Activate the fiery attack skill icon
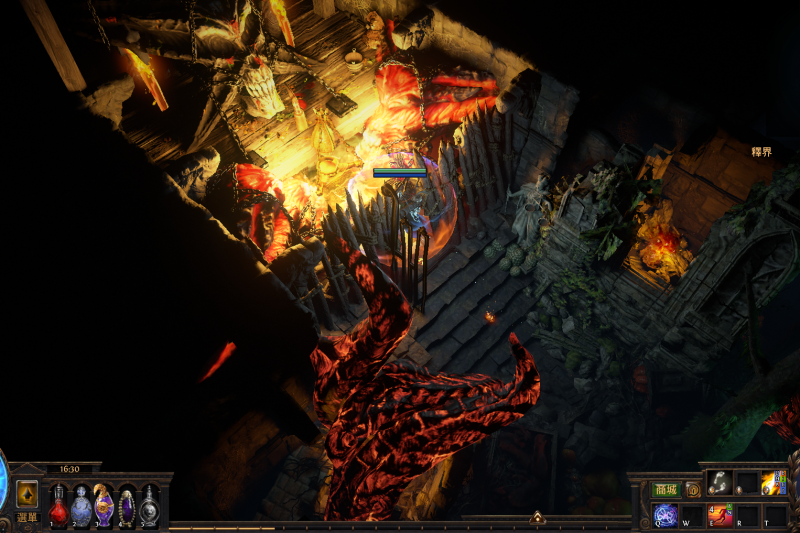800x533 pixels. (x=773, y=483)
